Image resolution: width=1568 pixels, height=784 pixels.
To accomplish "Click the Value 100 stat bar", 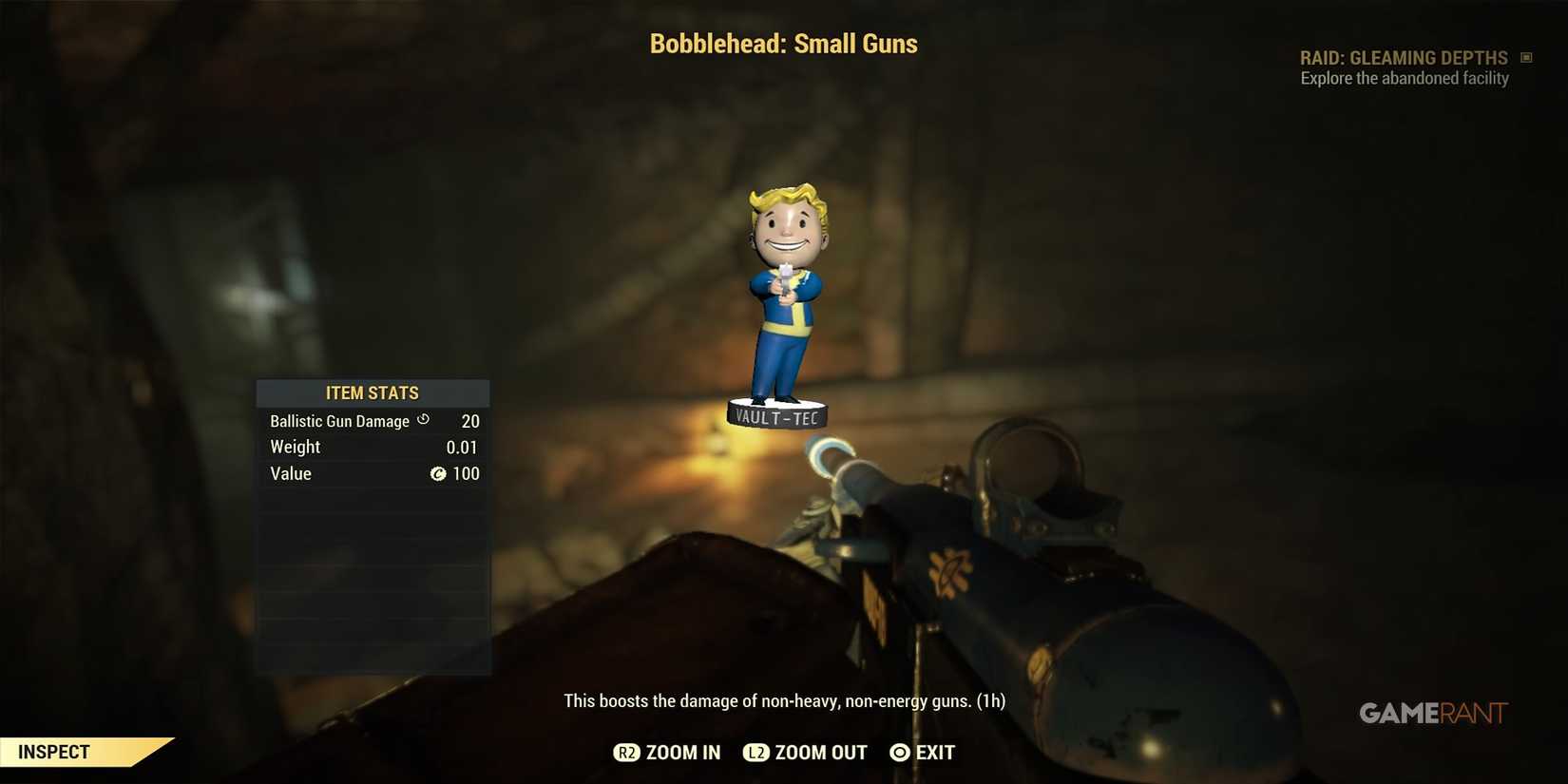I will pyautogui.click(x=371, y=473).
